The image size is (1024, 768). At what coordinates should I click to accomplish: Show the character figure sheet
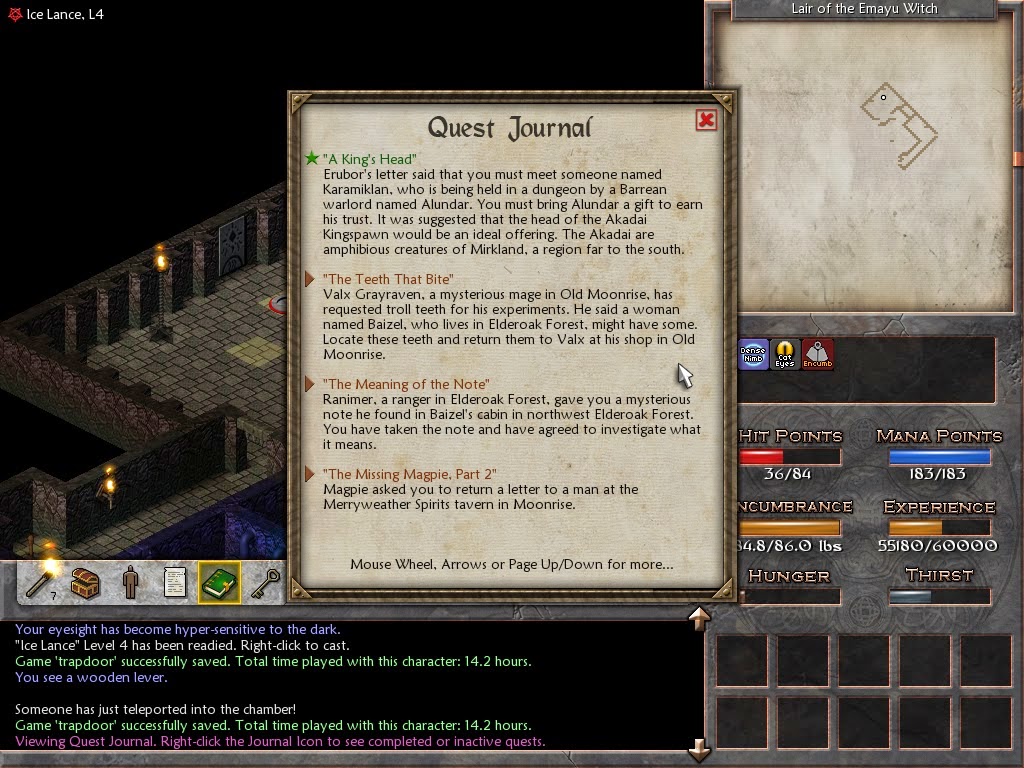click(x=130, y=582)
